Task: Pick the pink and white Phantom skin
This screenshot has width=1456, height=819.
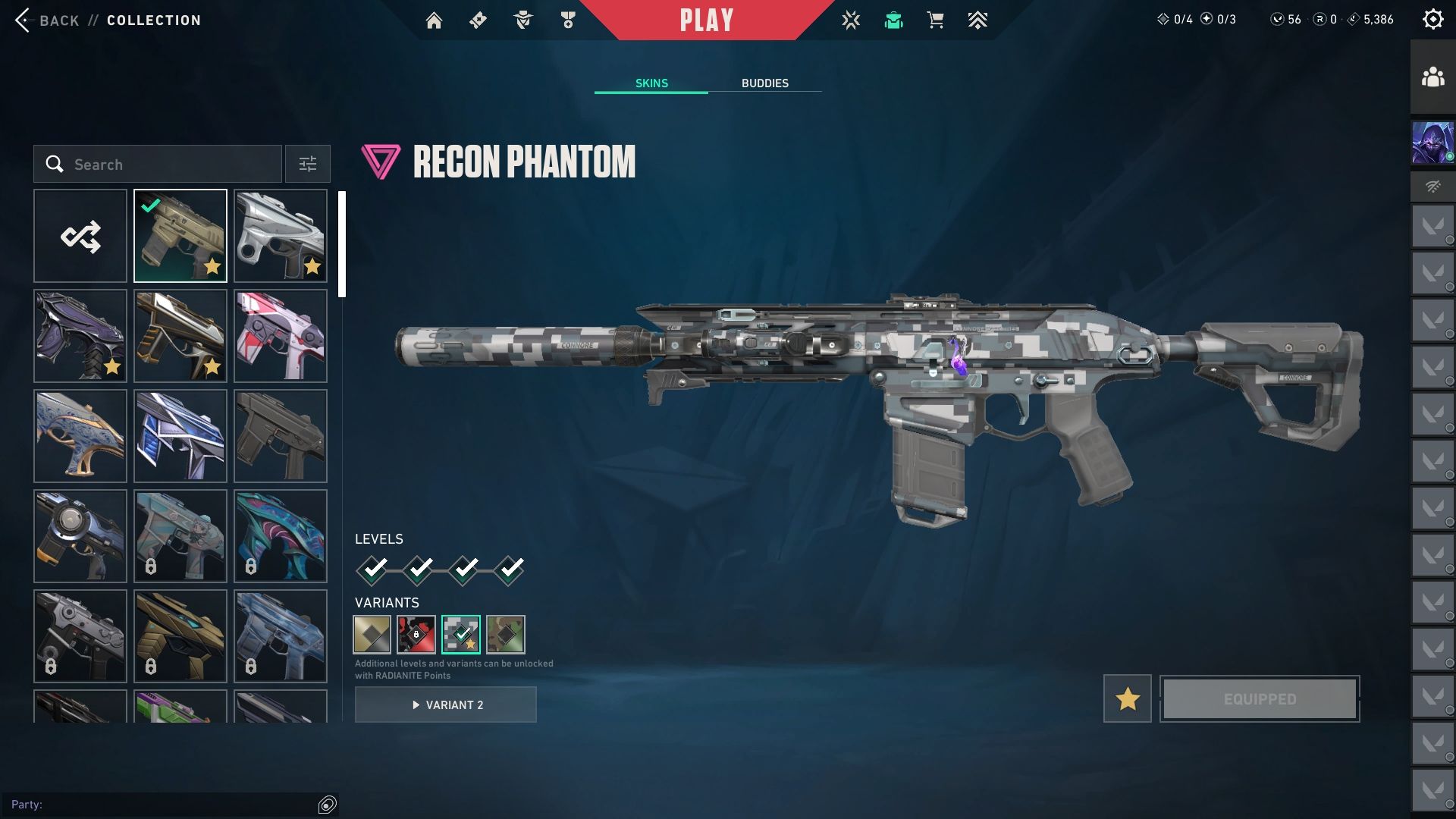Action: pyautogui.click(x=281, y=336)
